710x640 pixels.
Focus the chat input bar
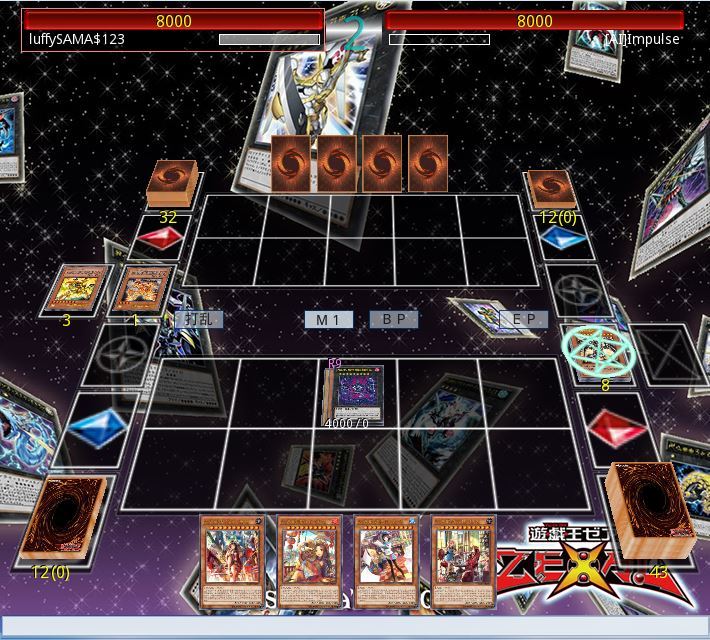point(355,626)
